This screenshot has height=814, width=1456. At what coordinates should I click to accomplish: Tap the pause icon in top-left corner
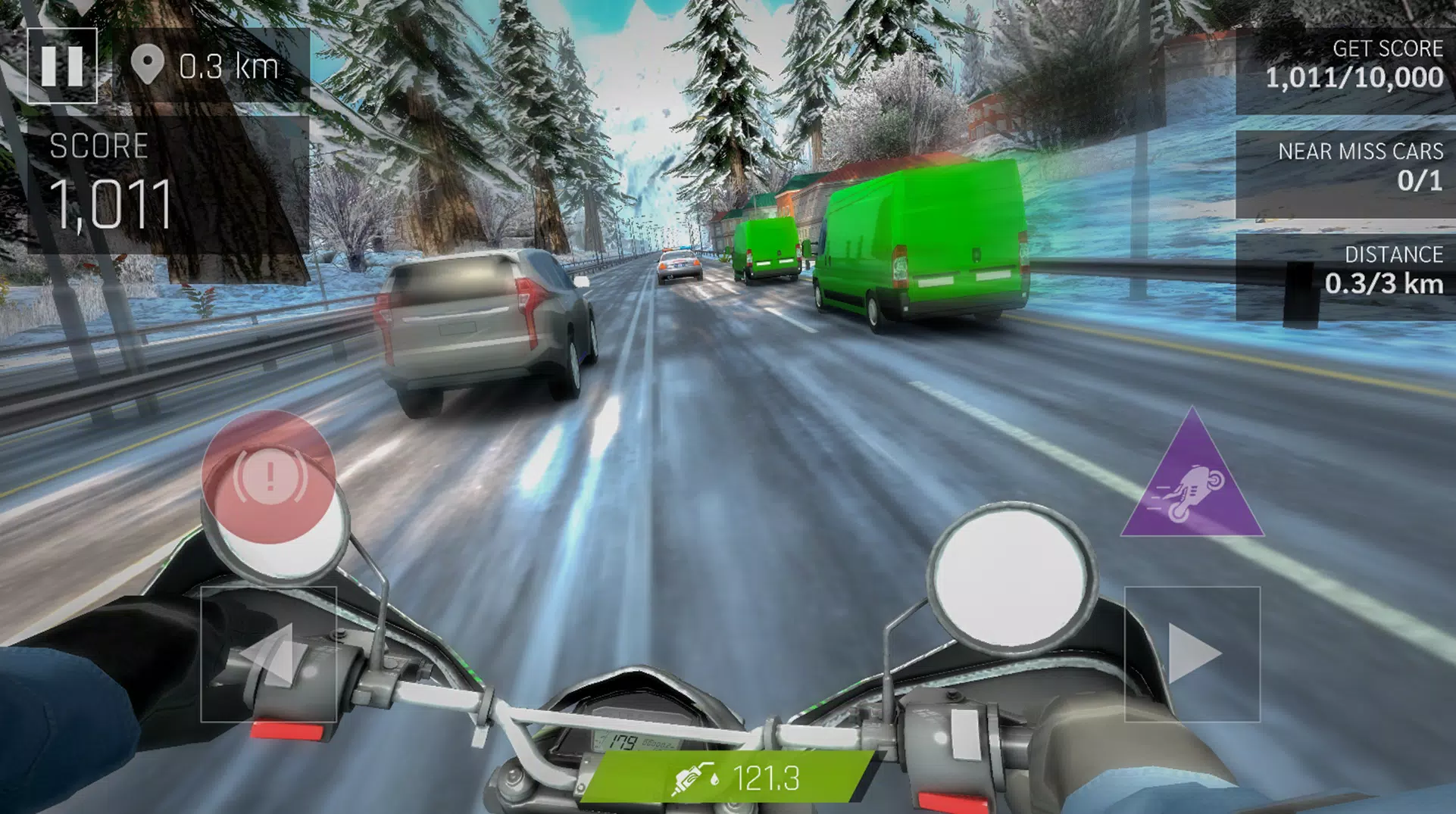[64, 65]
